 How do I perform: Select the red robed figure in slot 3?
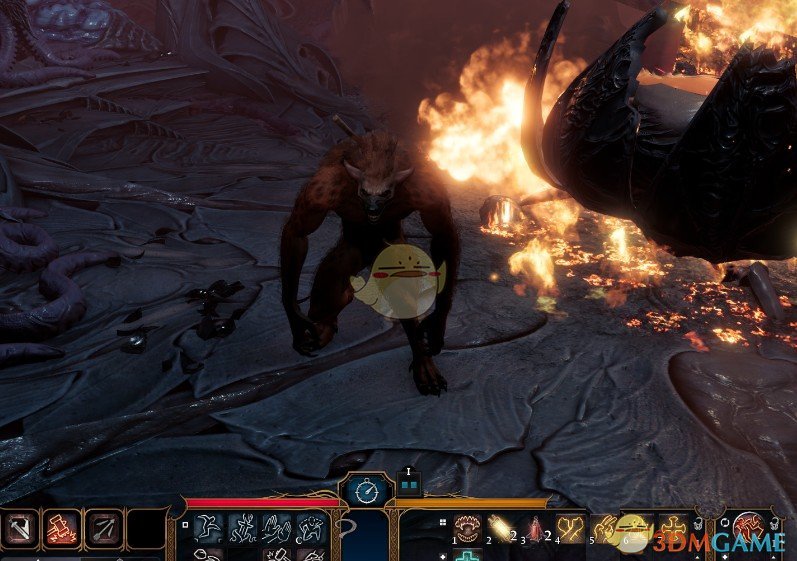point(535,527)
